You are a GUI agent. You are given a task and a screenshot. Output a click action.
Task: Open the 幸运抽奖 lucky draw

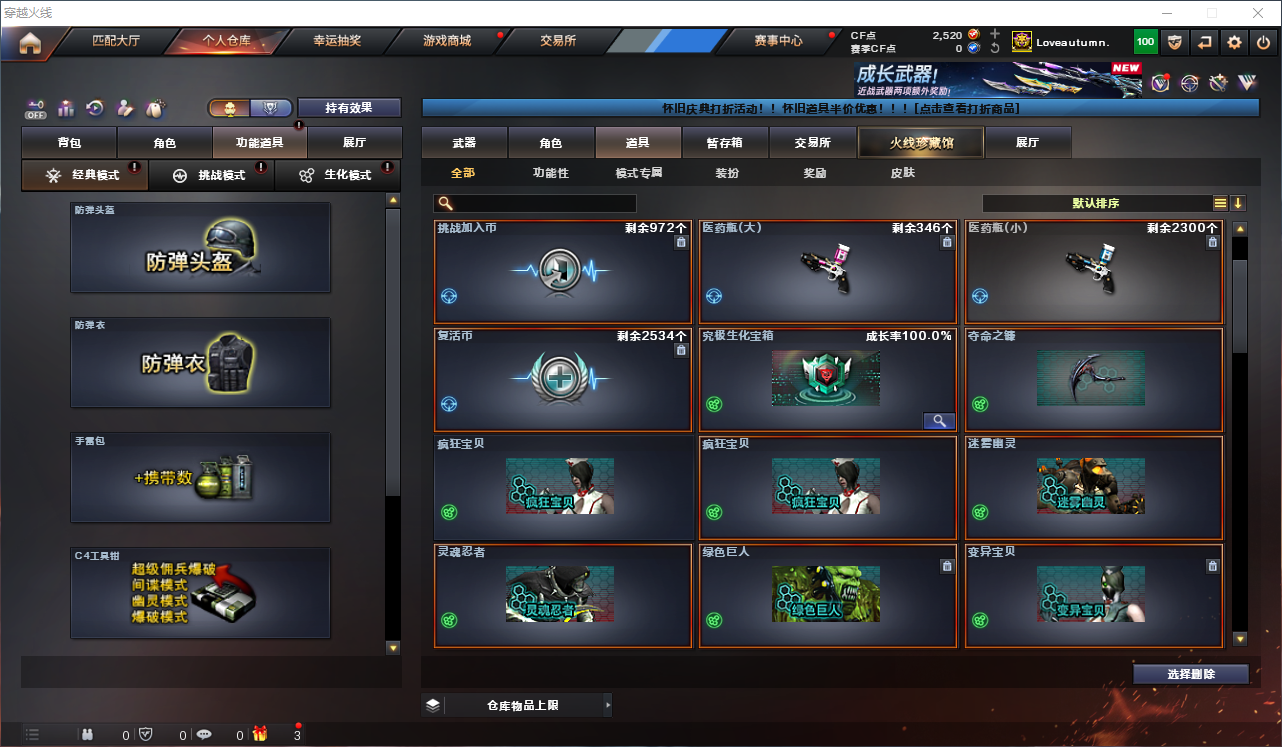click(336, 41)
